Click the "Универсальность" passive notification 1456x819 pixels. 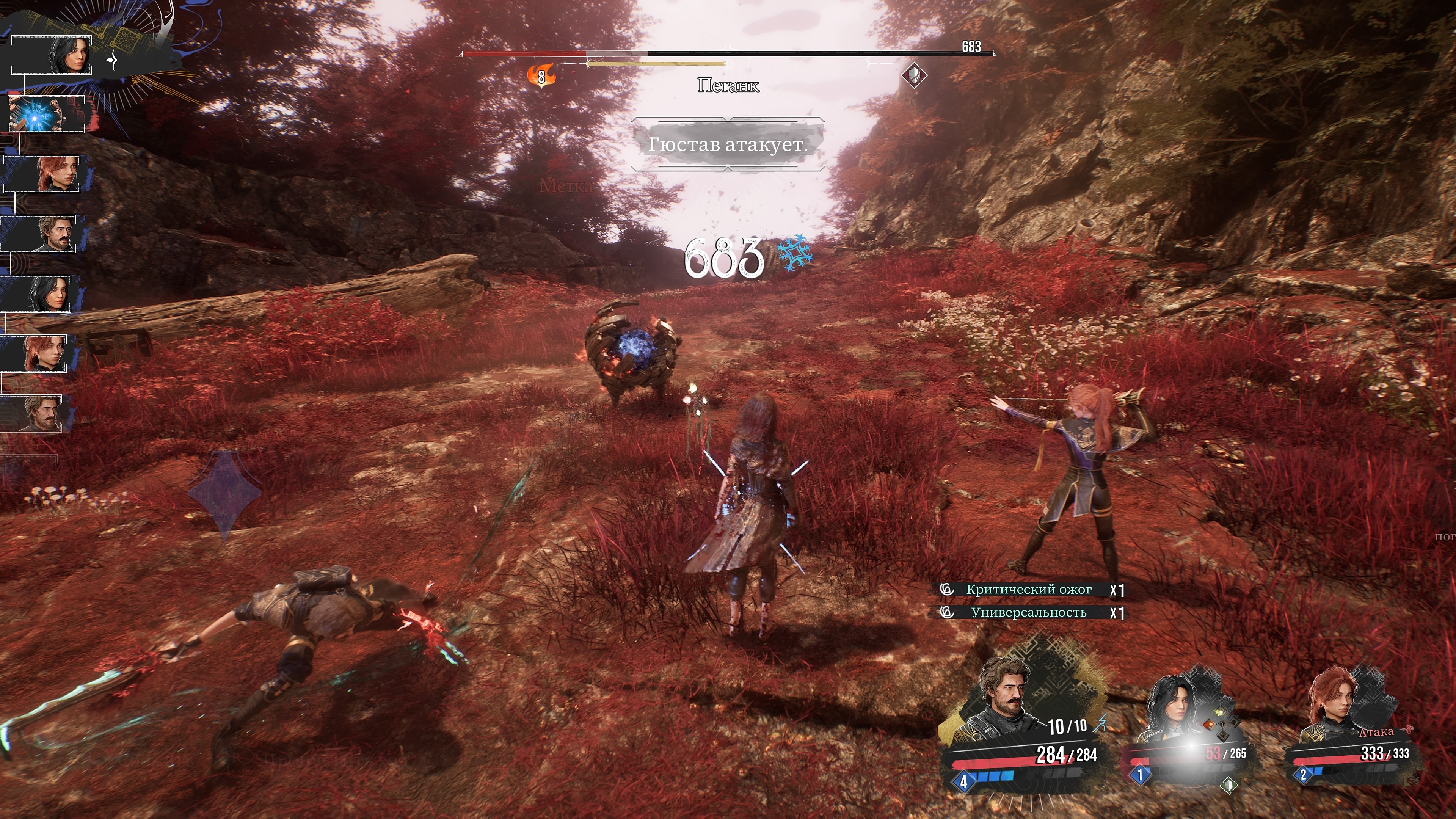1029,613
